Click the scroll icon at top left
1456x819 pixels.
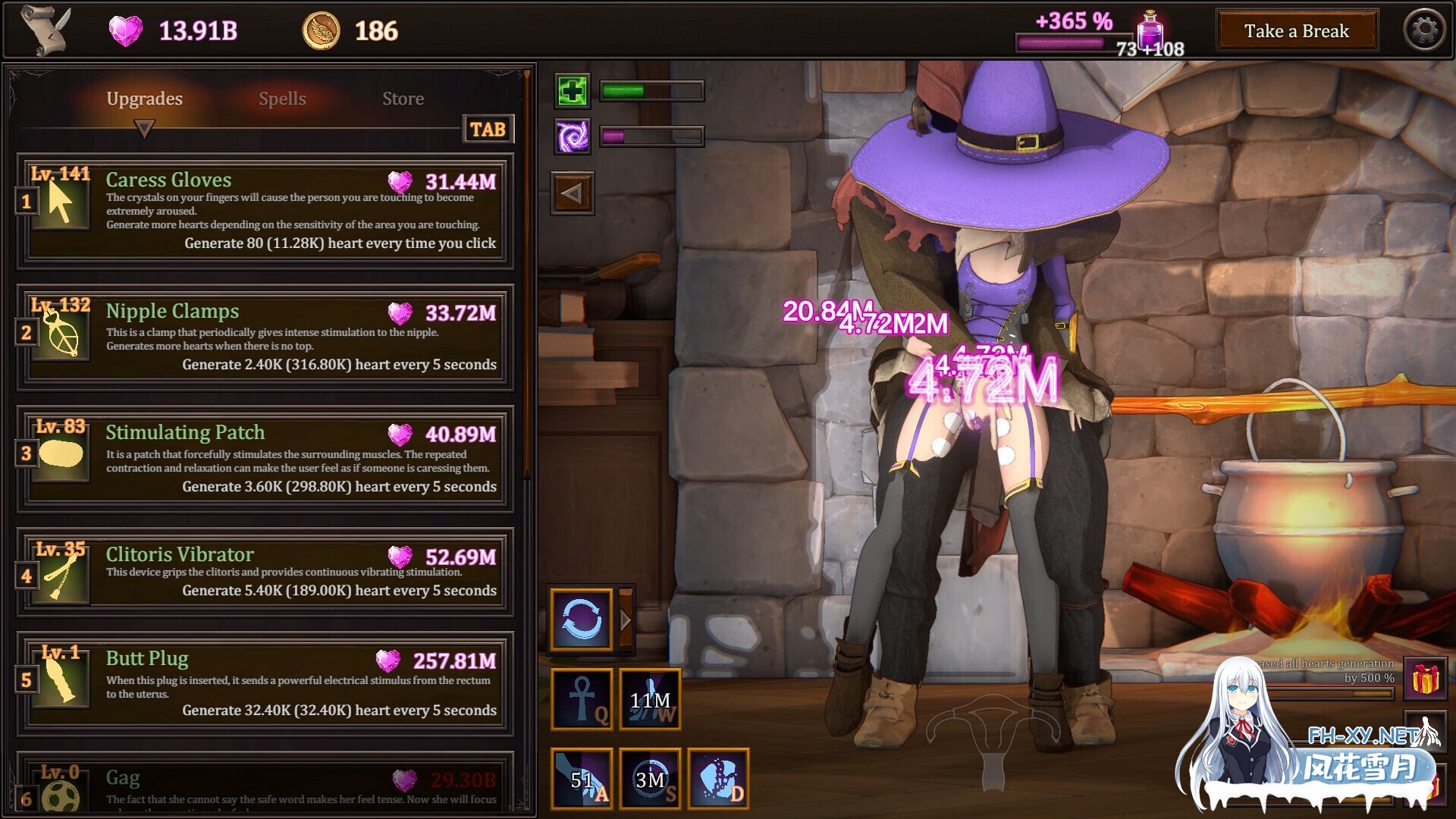click(45, 29)
